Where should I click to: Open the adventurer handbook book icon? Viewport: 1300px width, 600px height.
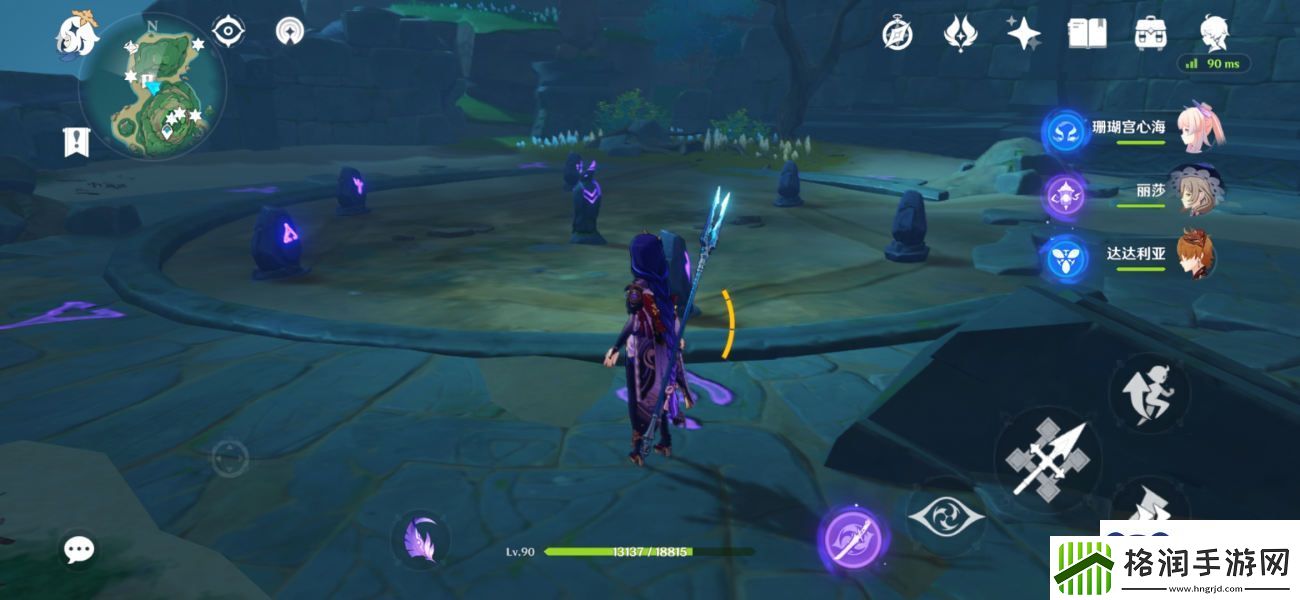1087,34
